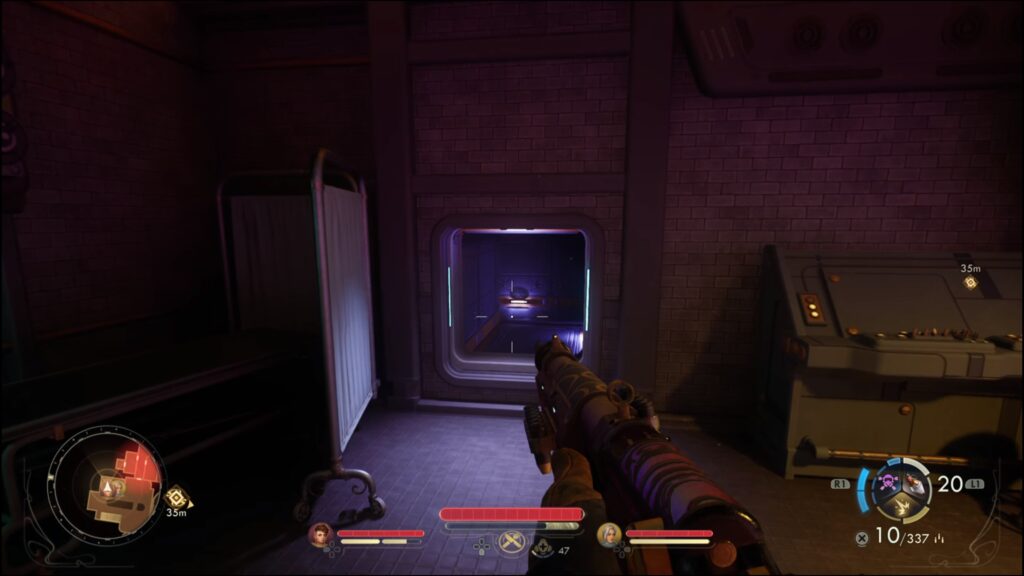Image resolution: width=1024 pixels, height=576 pixels.
Task: Click the male companion portrait
Action: click(320, 536)
